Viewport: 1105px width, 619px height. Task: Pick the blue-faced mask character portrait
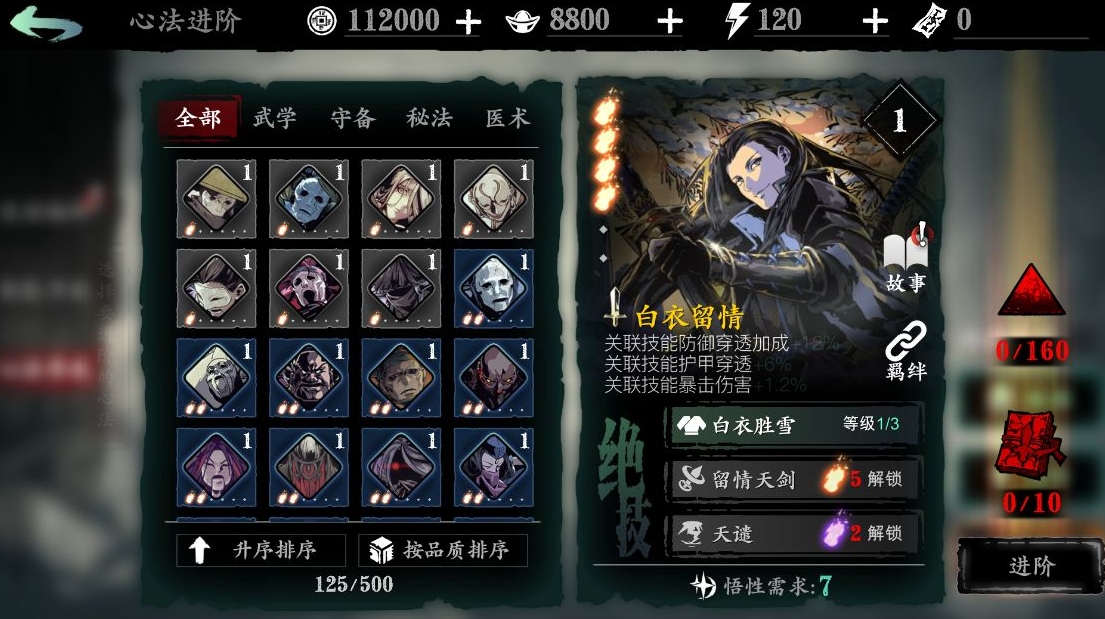point(308,200)
